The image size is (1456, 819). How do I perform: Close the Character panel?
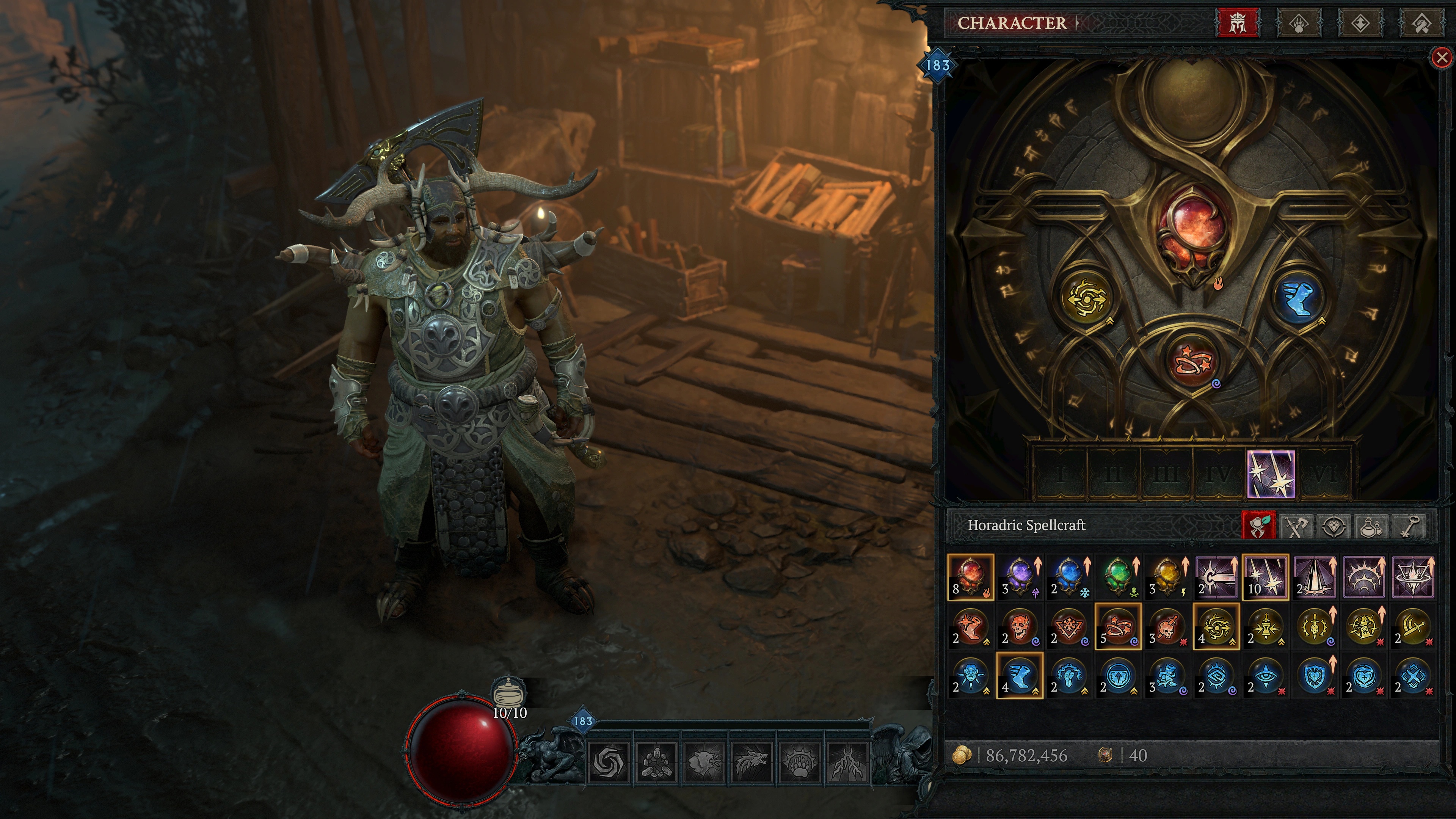click(x=1442, y=58)
